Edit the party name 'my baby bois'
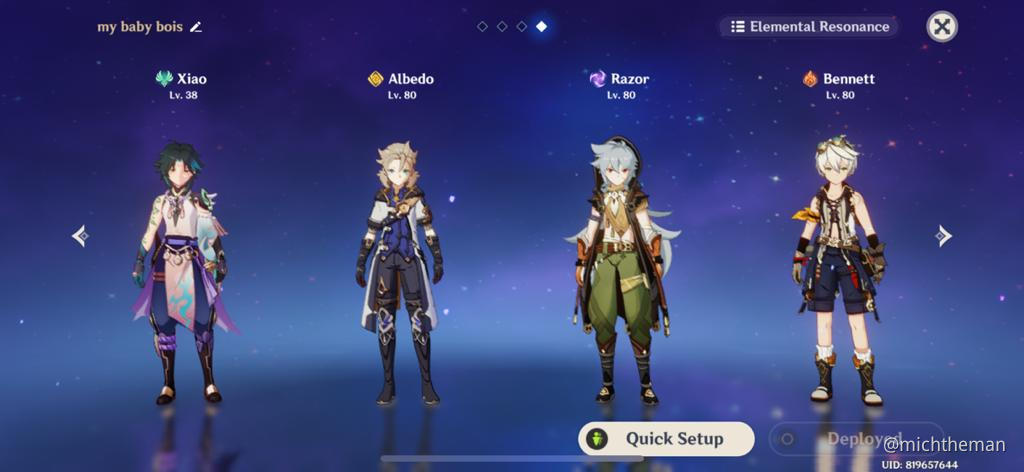 click(196, 27)
